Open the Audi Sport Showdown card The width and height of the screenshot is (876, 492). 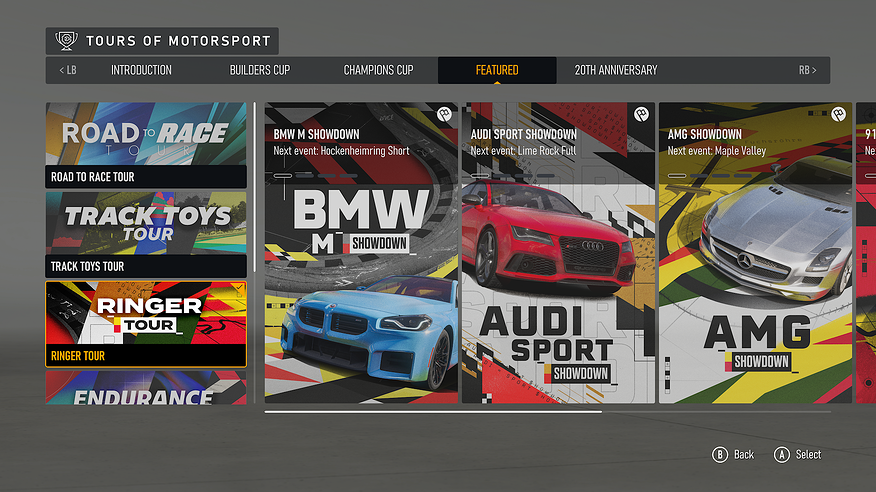pos(558,253)
